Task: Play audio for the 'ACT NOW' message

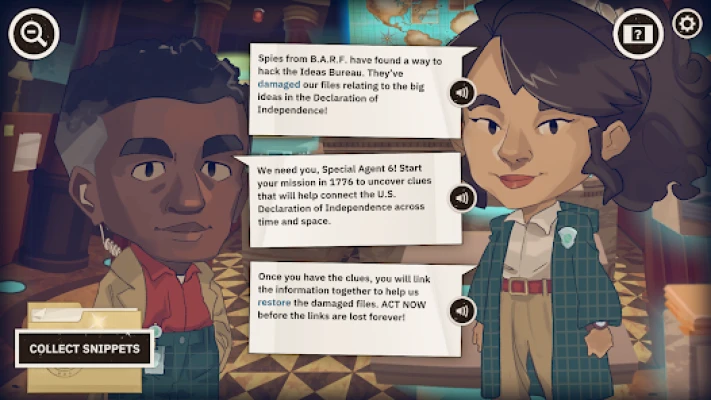Action: point(461,311)
